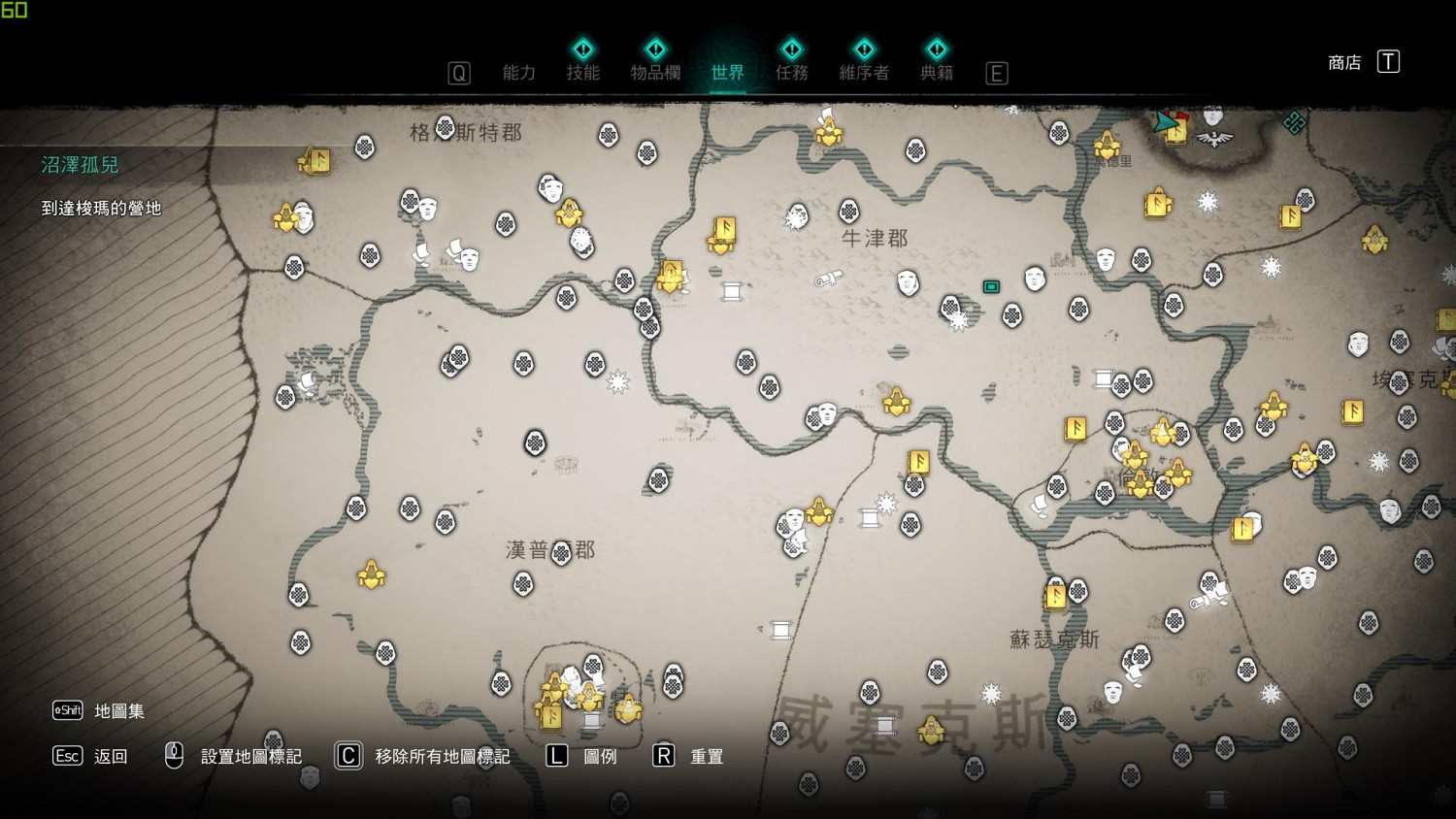Click the yellow winged helmet icon in western 漢普郡
This screenshot has width=1456, height=819.
point(372,573)
